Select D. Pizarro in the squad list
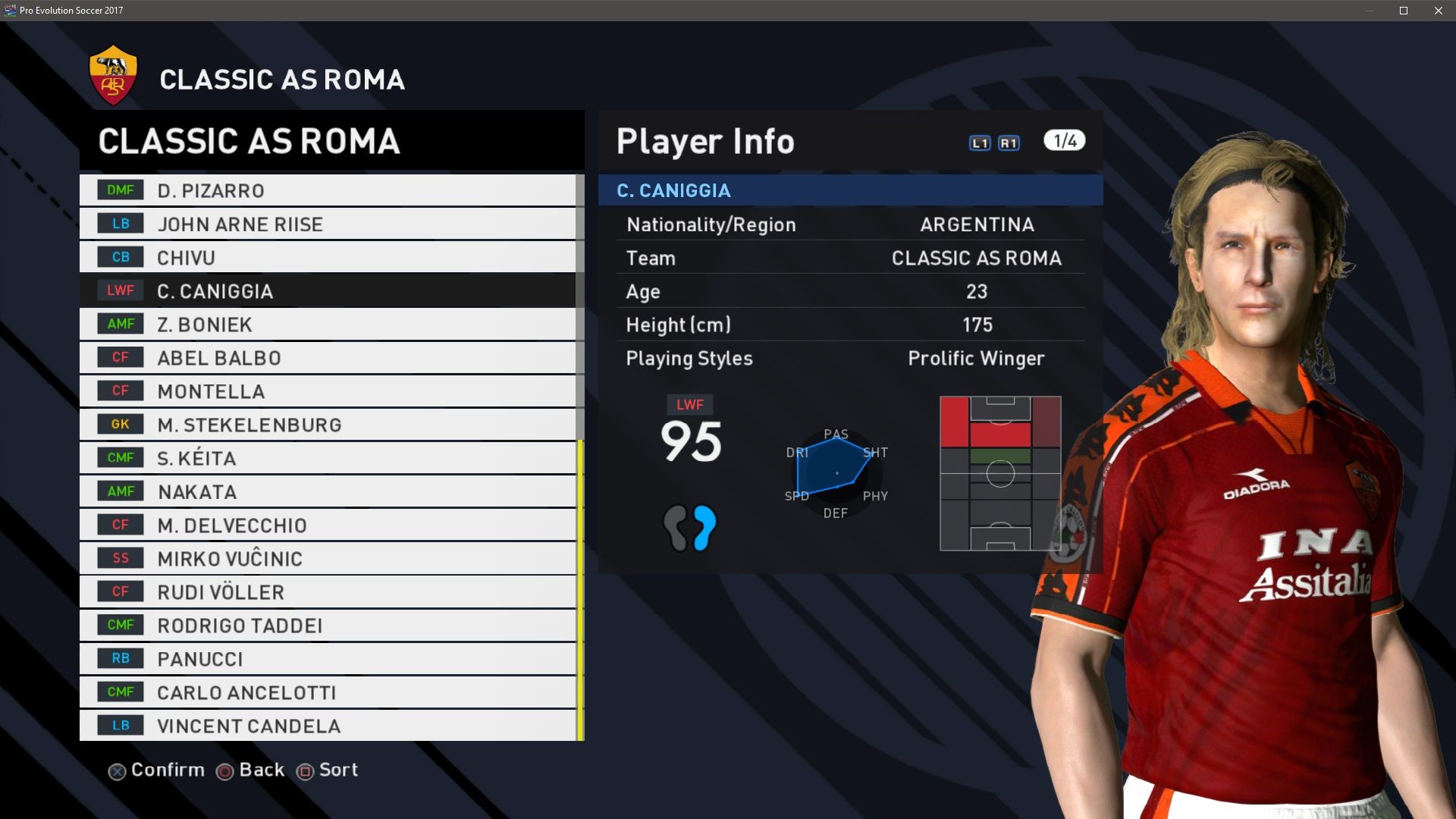The image size is (1456, 819). click(x=328, y=190)
